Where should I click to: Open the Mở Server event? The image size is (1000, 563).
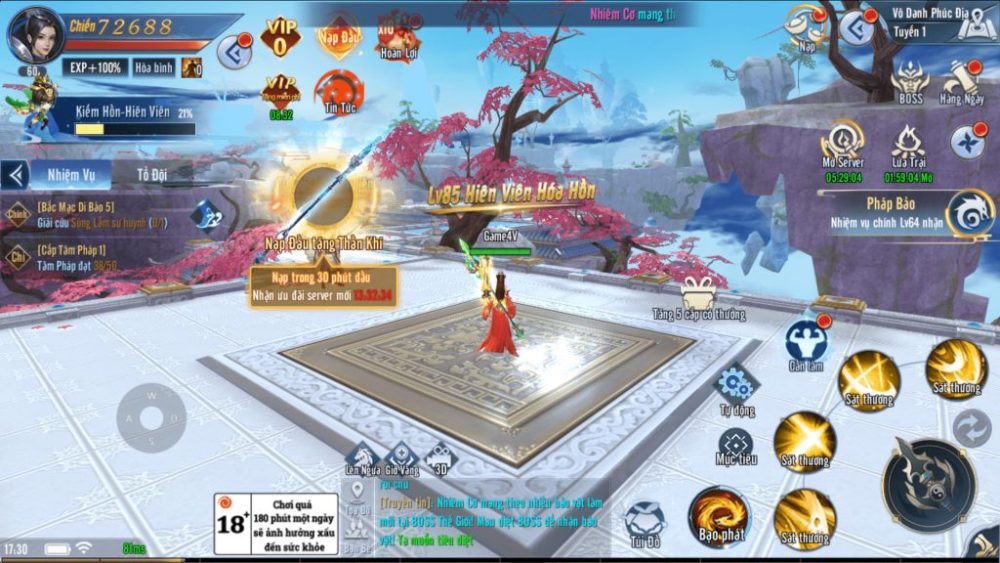(843, 145)
